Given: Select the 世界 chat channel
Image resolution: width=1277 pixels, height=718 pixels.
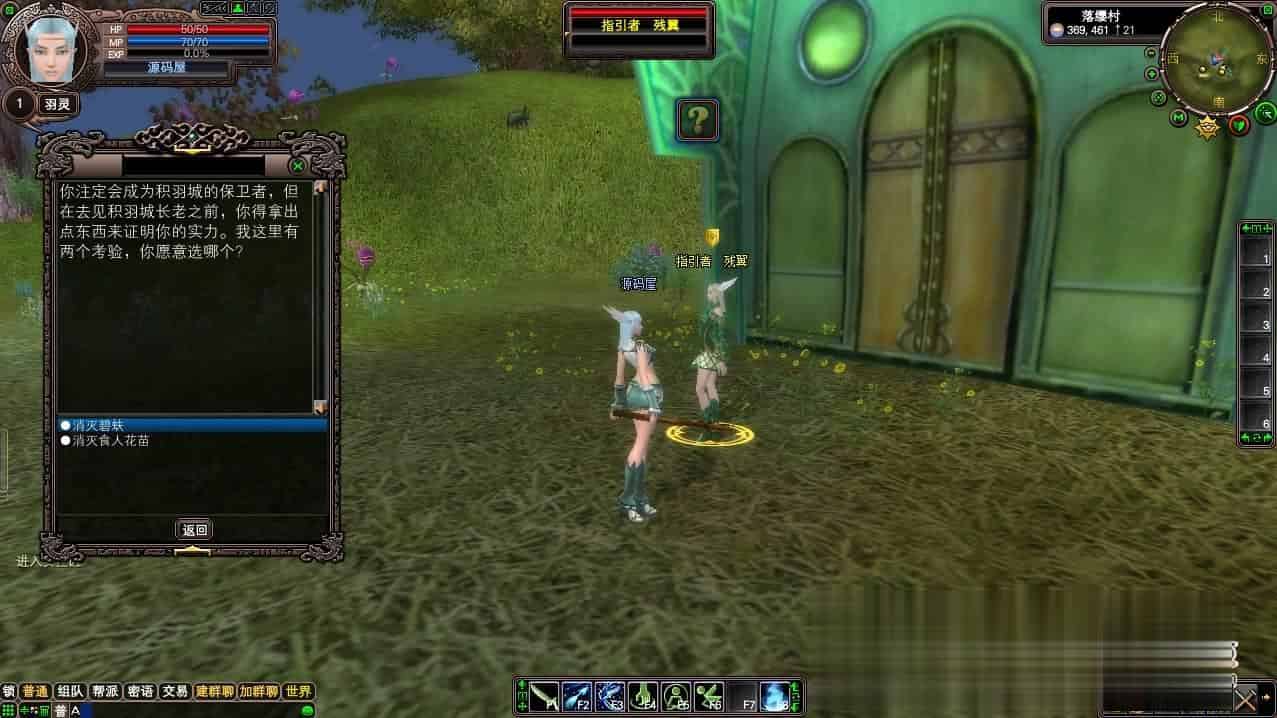Looking at the screenshot, I should click(x=298, y=691).
